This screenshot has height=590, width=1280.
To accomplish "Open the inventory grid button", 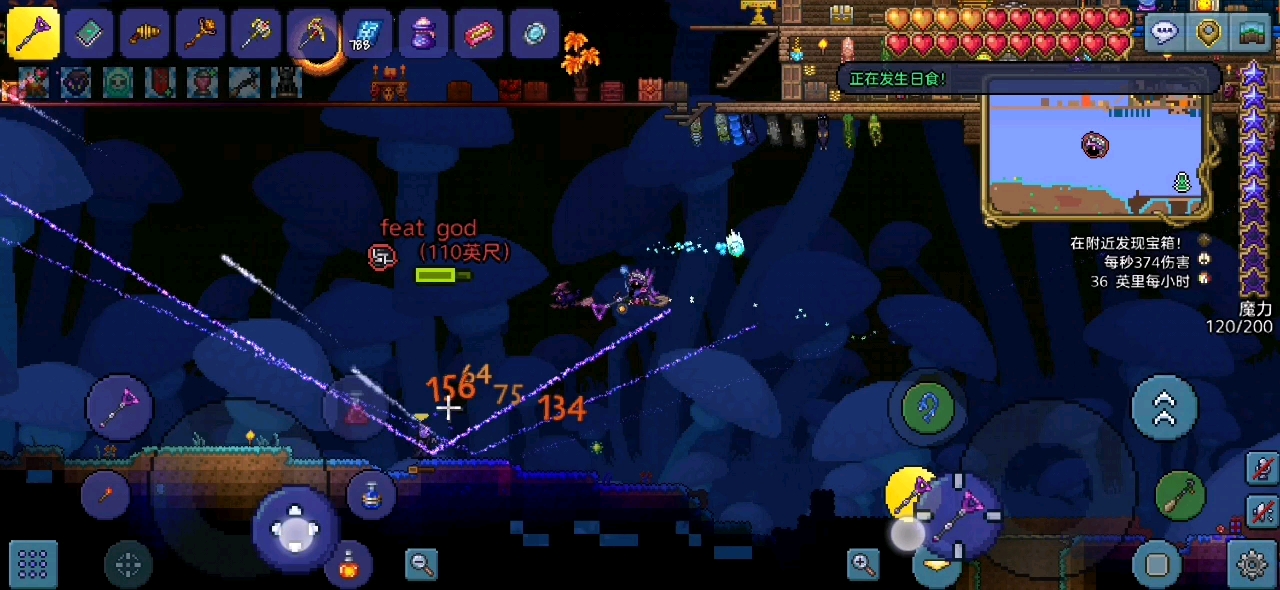I will [x=33, y=565].
